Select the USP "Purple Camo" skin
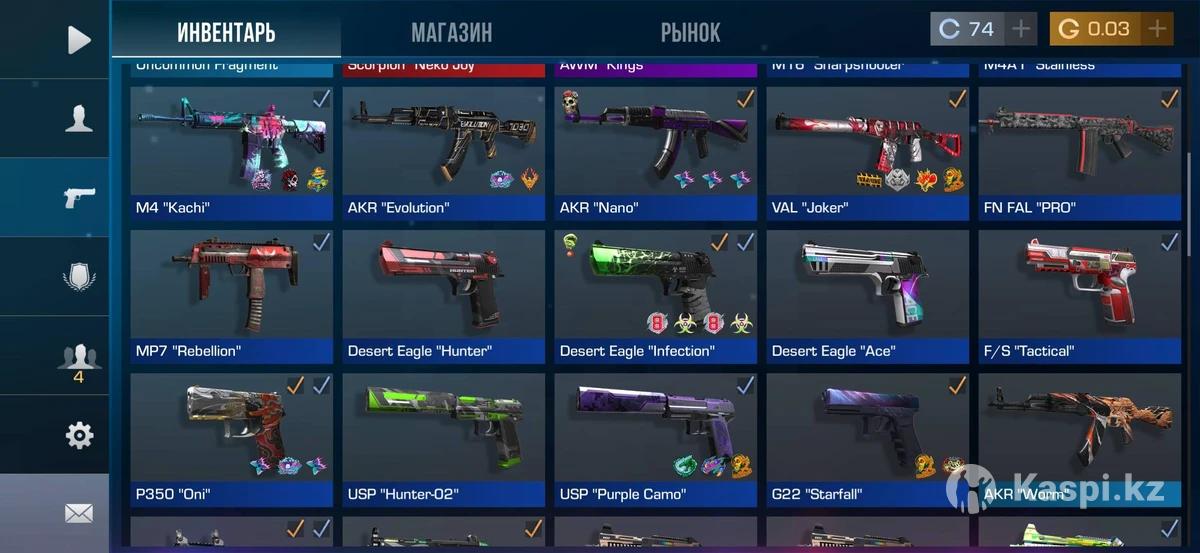1200x553 pixels. [x=655, y=438]
